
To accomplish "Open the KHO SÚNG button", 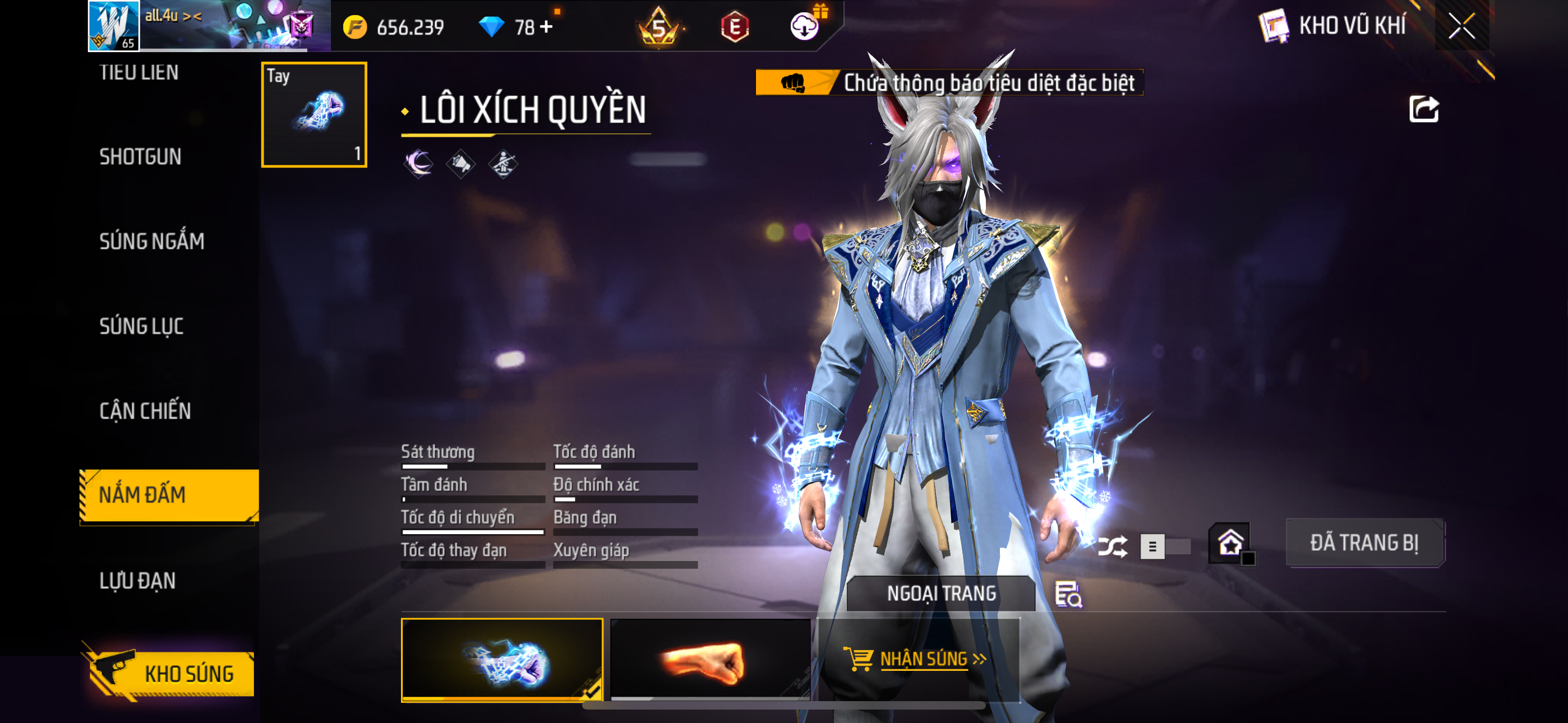I will (169, 673).
